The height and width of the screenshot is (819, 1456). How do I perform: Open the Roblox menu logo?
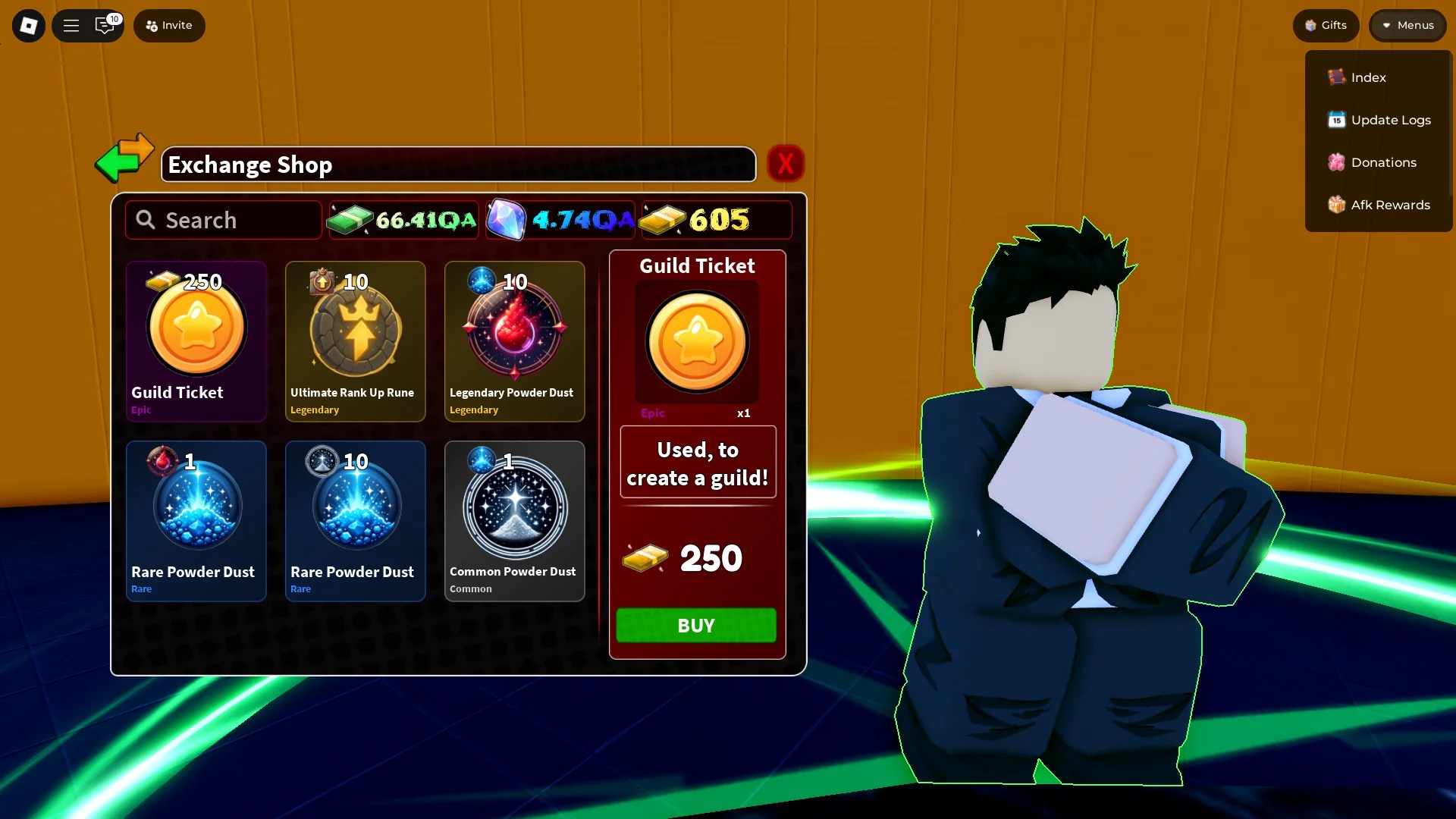tap(28, 25)
